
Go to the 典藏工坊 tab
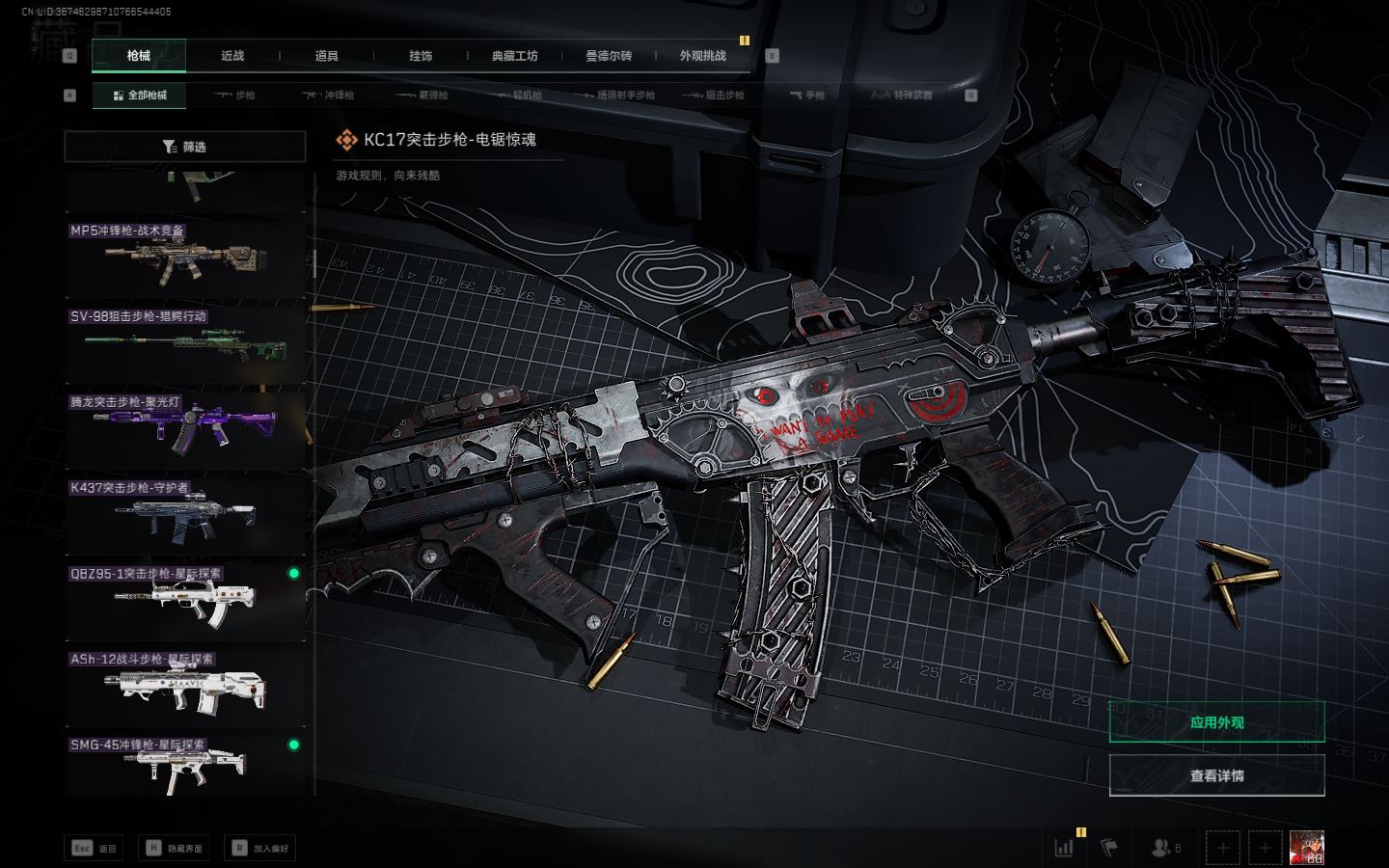[514, 56]
